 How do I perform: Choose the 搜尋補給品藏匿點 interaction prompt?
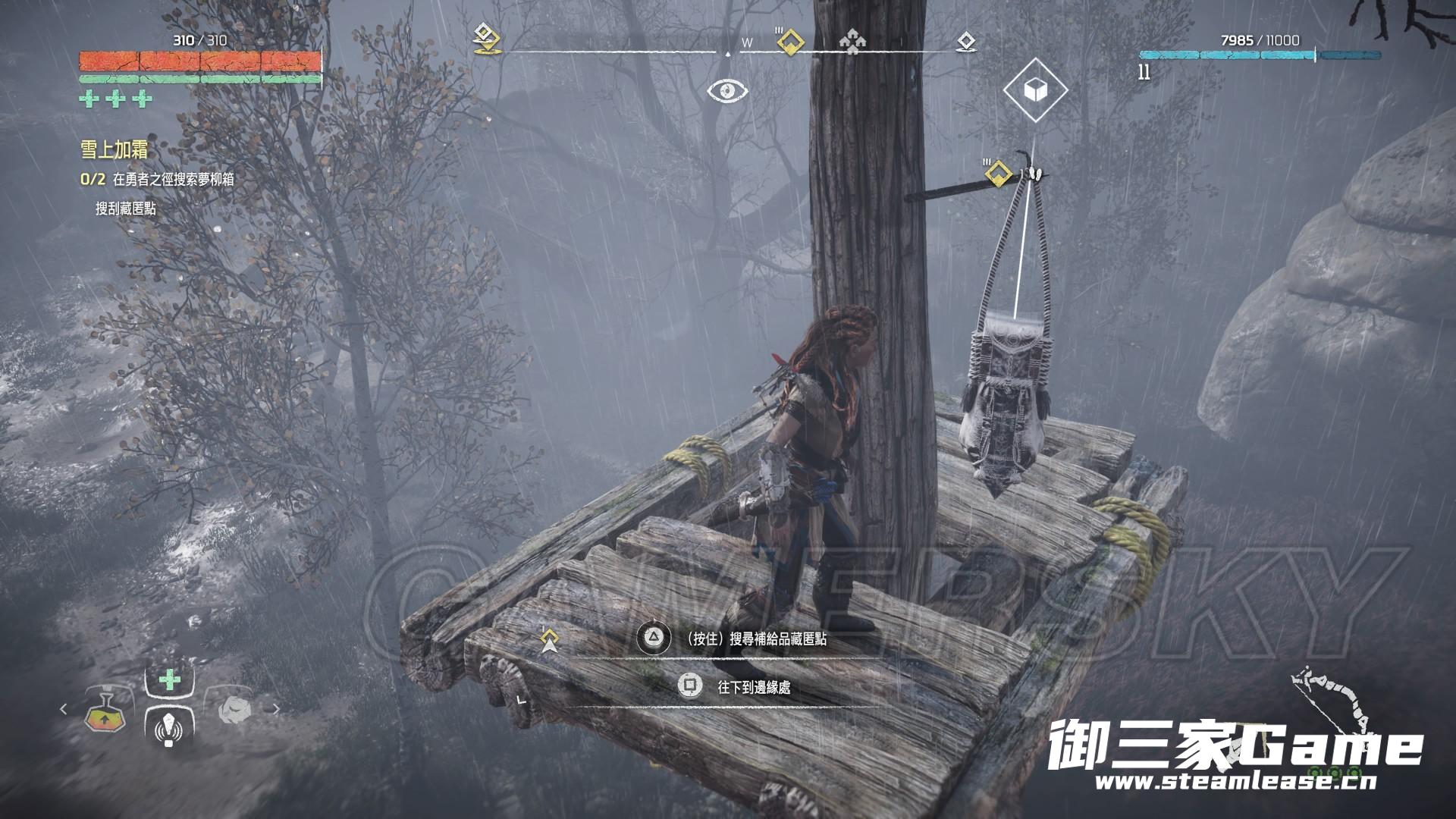(x=755, y=639)
